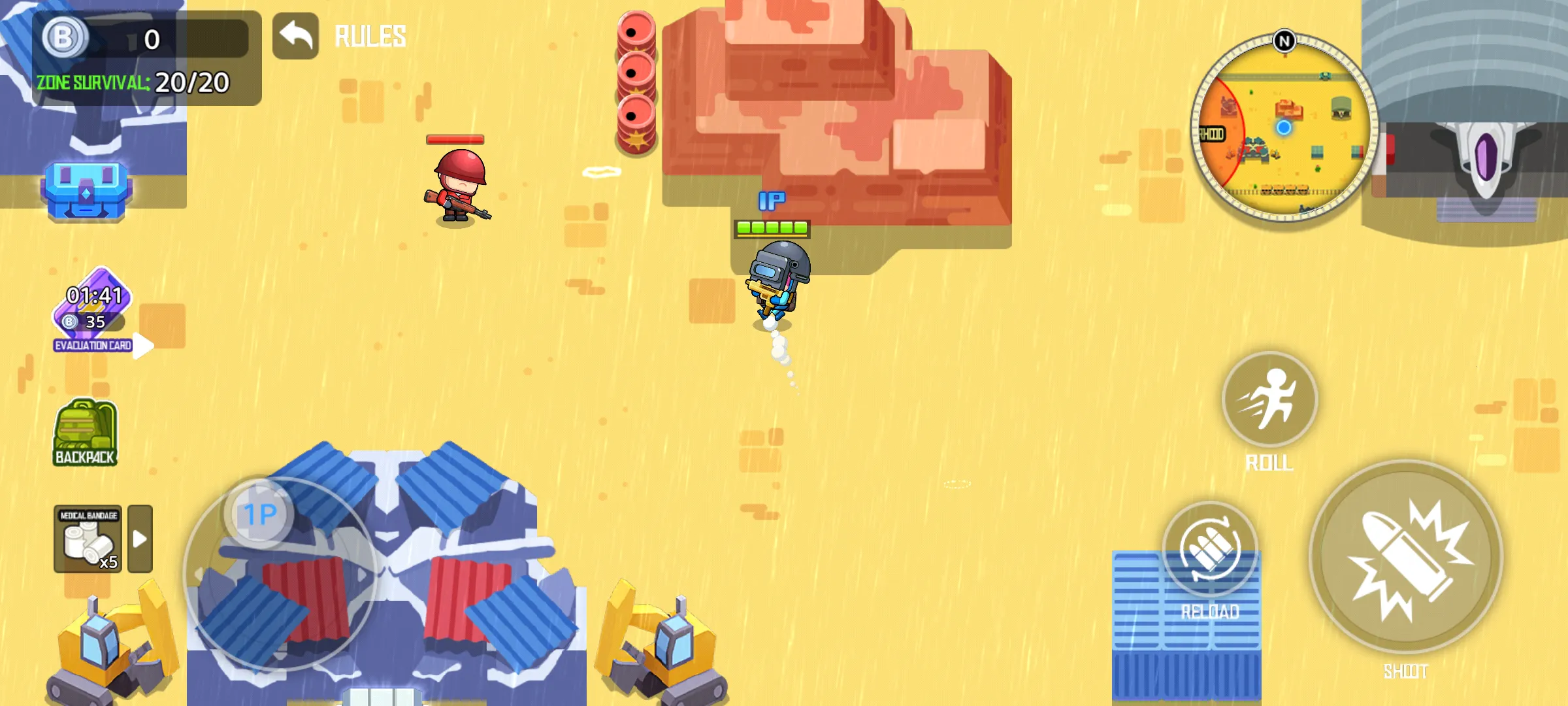
Task: Open the blue treasure chest icon
Action: coord(86,190)
